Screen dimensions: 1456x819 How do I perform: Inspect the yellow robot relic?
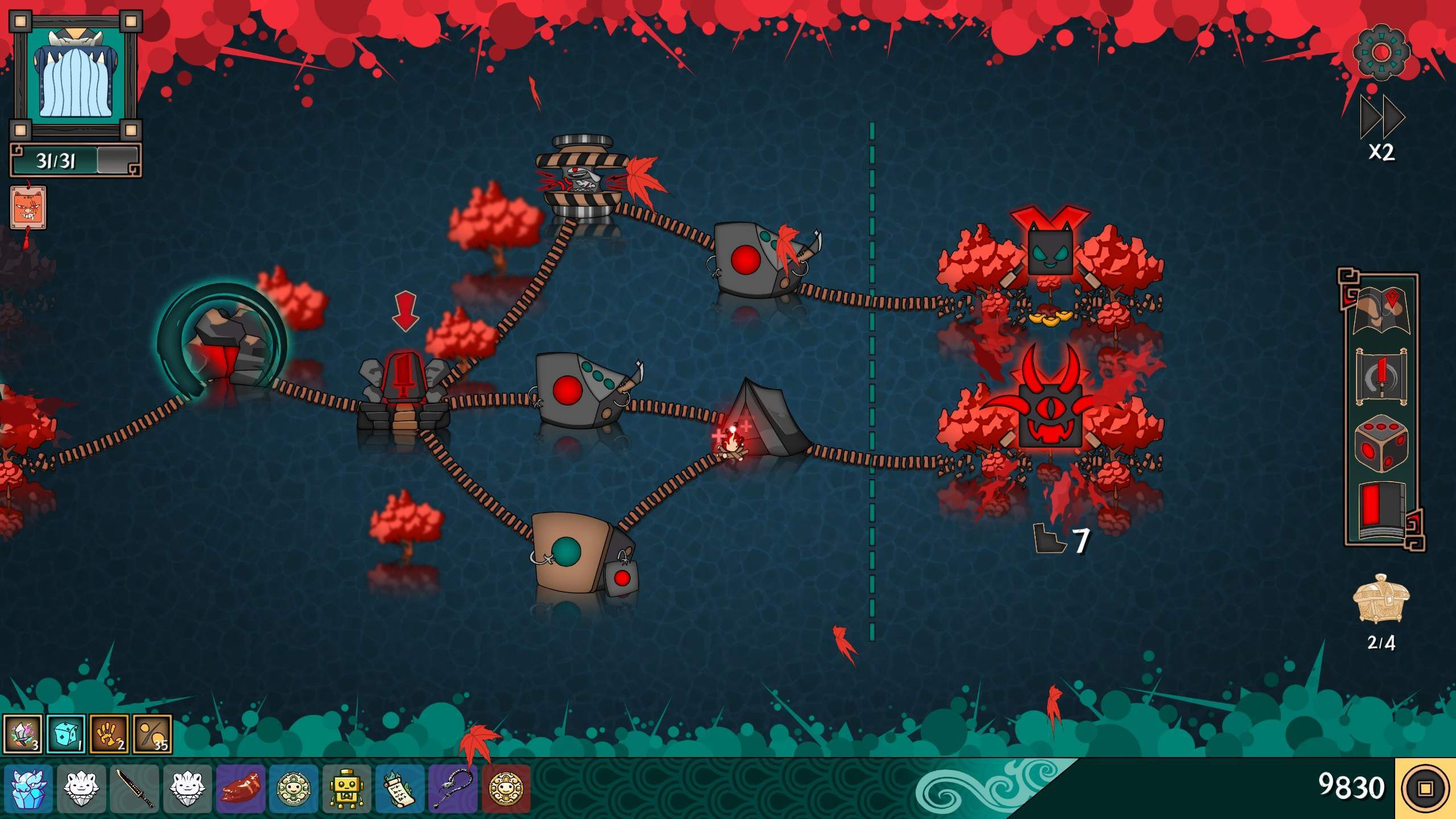[347, 788]
